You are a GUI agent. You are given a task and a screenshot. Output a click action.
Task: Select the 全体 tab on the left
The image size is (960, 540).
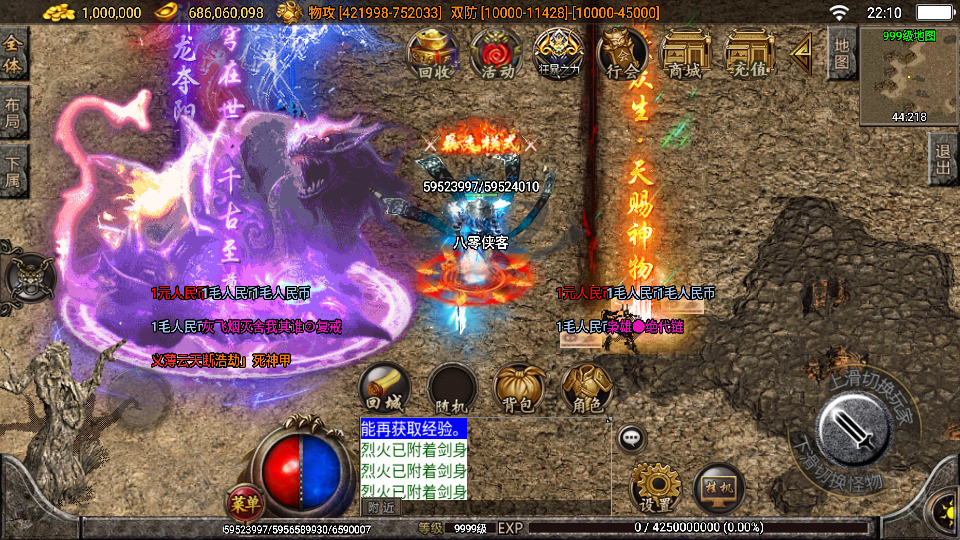pyautogui.click(x=14, y=54)
